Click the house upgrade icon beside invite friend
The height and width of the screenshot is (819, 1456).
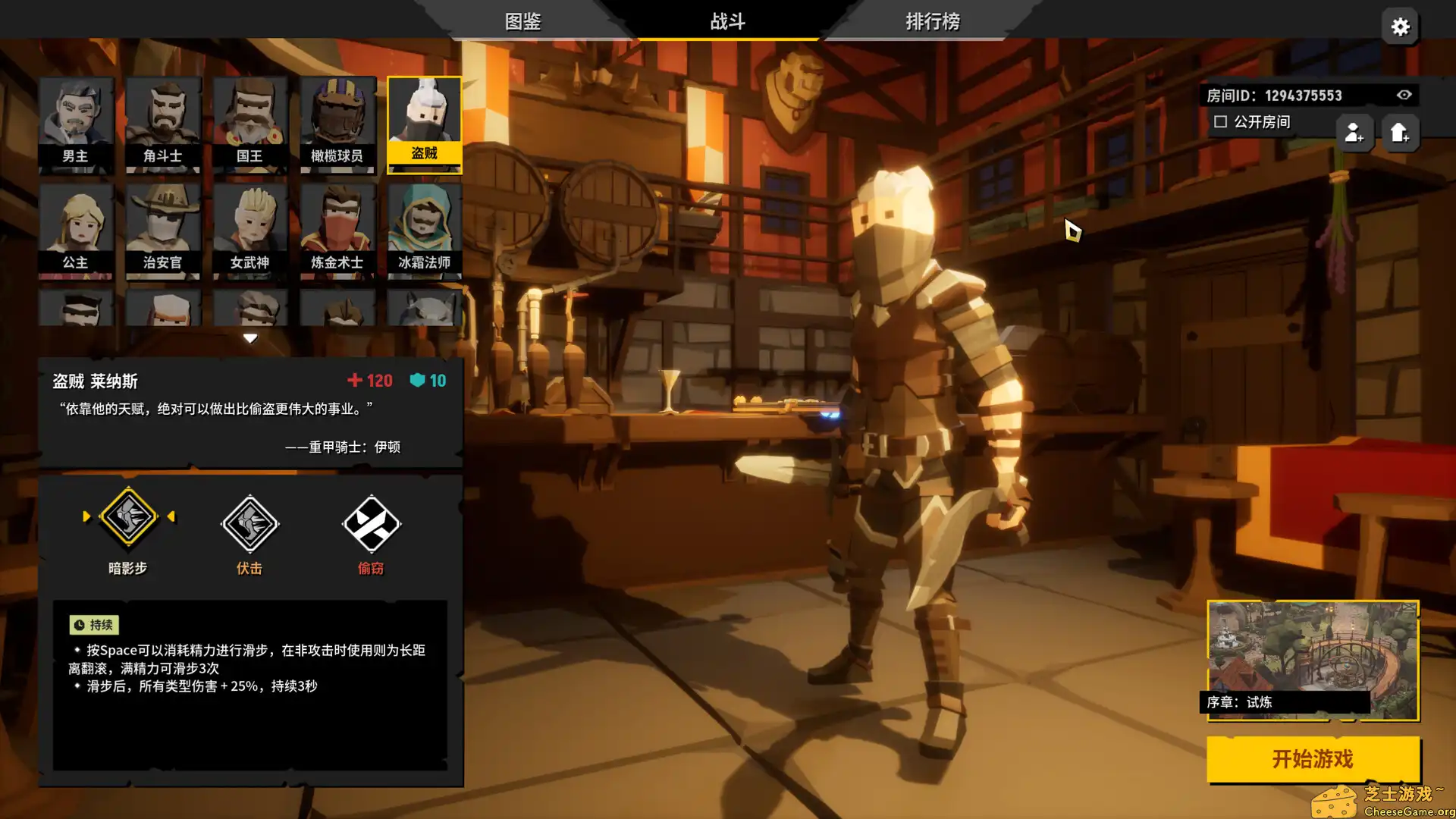(x=1401, y=133)
